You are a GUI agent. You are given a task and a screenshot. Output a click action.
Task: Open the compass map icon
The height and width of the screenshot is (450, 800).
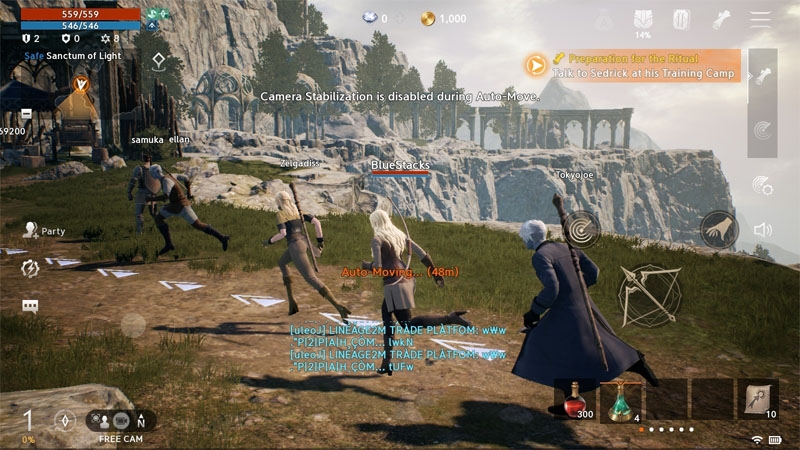(x=66, y=420)
